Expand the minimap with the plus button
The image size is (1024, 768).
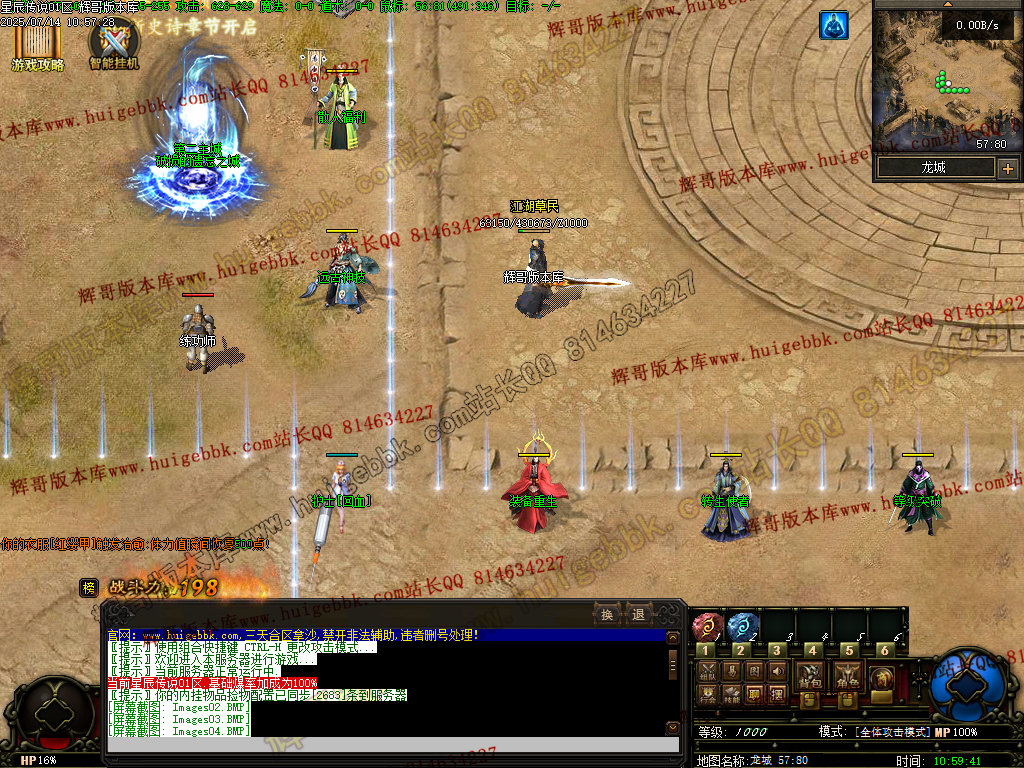coord(1007,168)
